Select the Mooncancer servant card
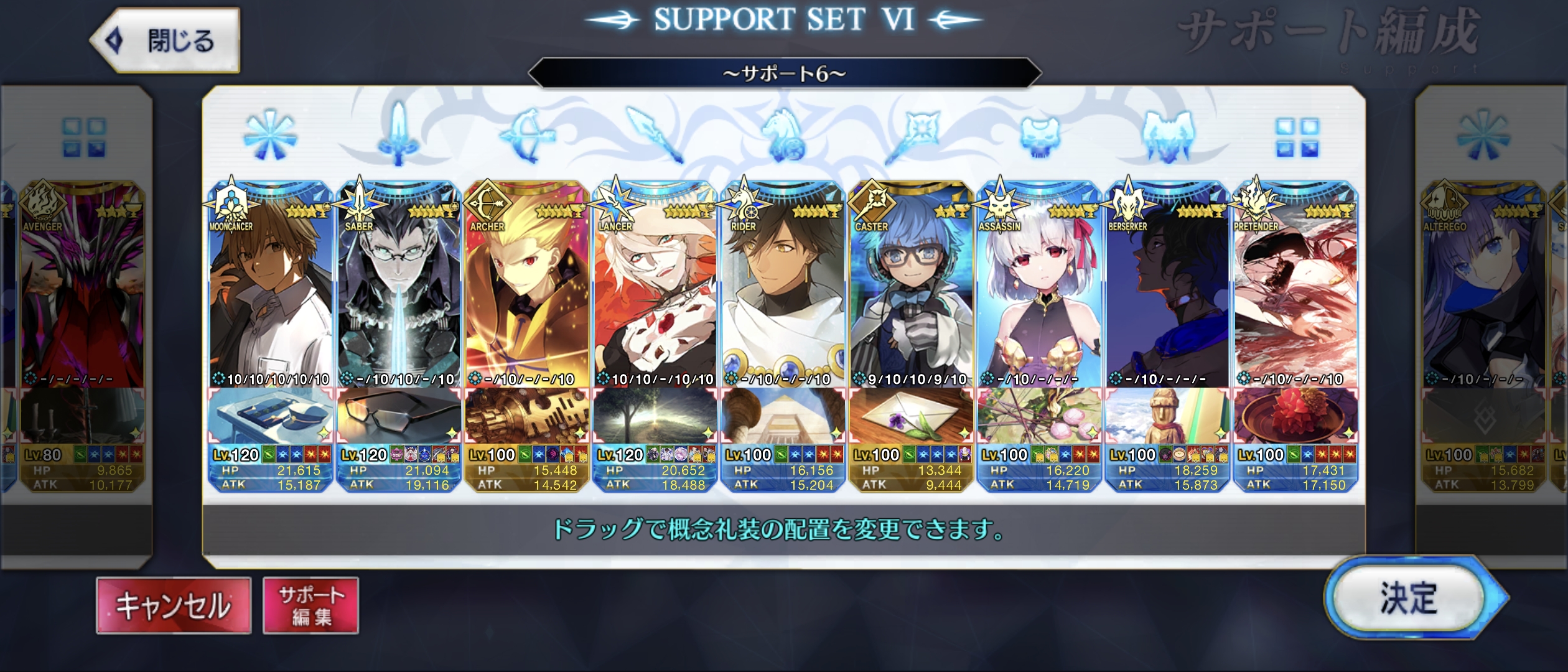 coord(271,286)
